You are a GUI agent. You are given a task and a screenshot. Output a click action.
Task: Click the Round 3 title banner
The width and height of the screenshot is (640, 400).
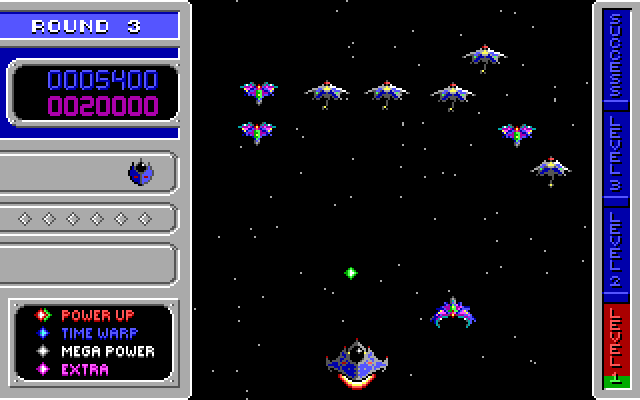point(90,26)
